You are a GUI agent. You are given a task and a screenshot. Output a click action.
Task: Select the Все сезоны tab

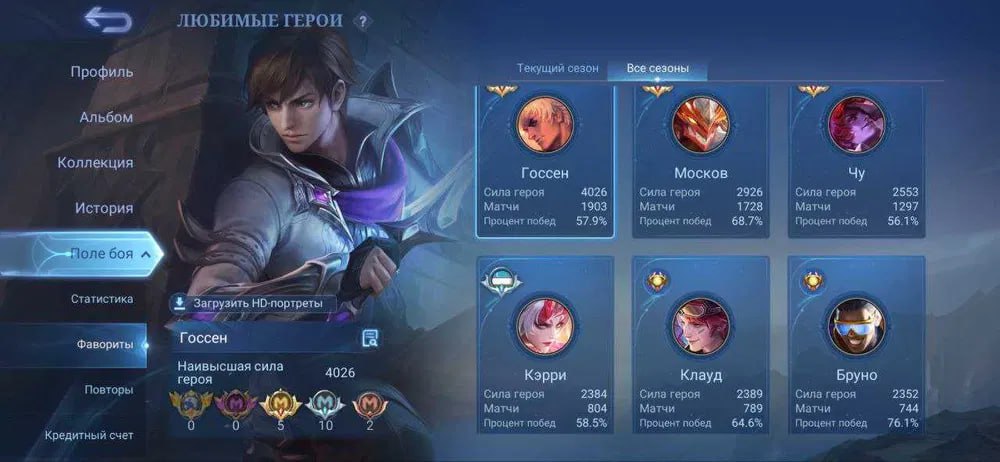point(657,69)
